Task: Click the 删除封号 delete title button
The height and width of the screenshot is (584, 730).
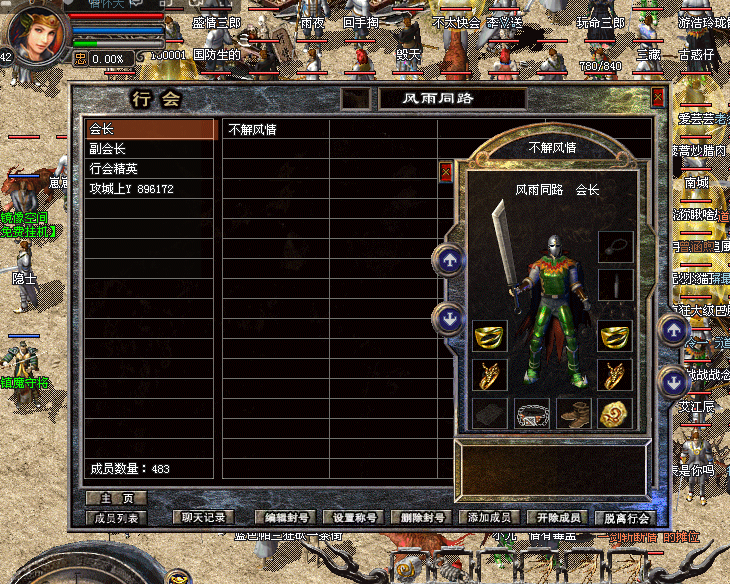Action: [423, 518]
